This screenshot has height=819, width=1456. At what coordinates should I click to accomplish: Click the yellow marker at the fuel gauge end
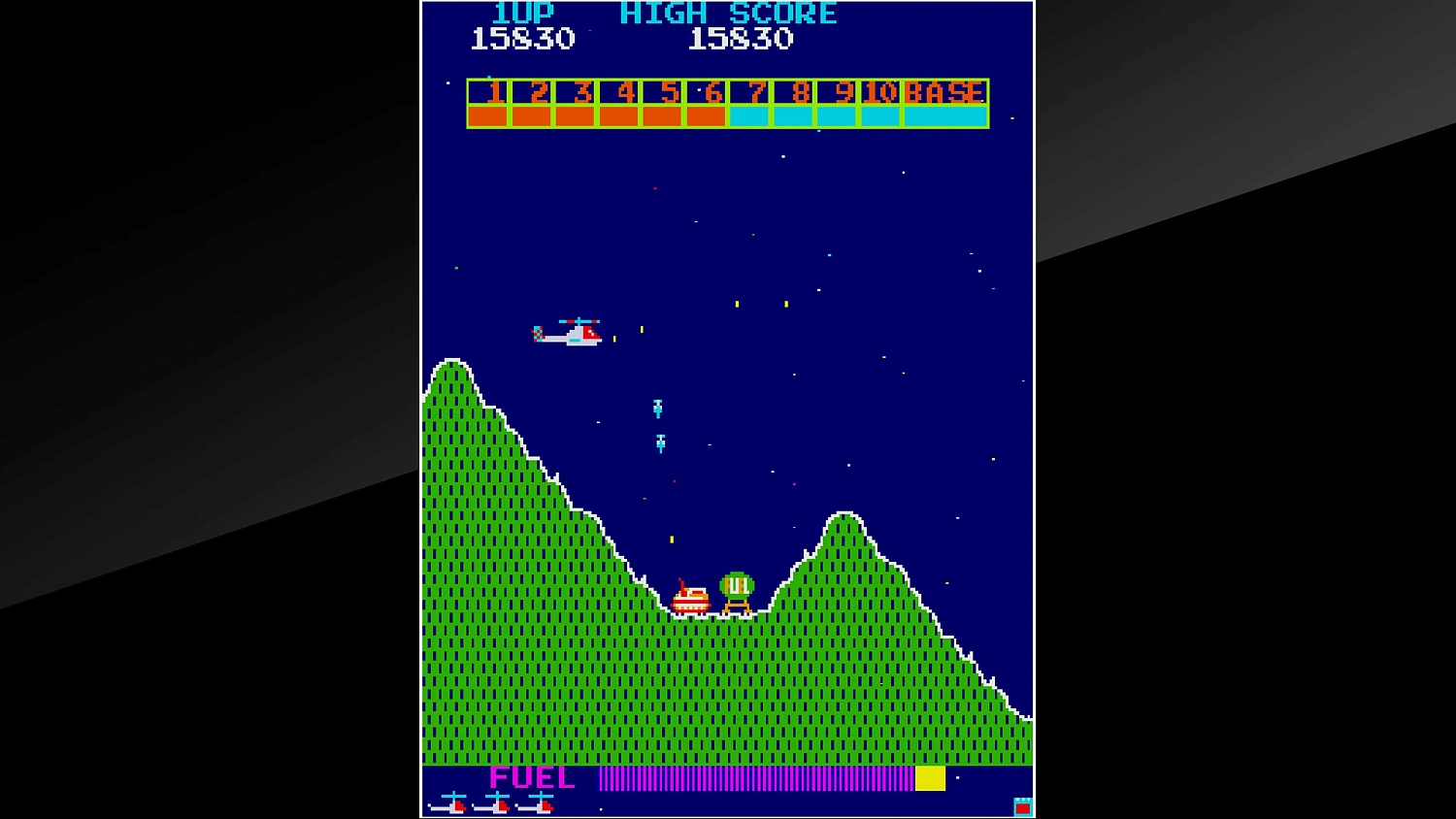pos(931,778)
